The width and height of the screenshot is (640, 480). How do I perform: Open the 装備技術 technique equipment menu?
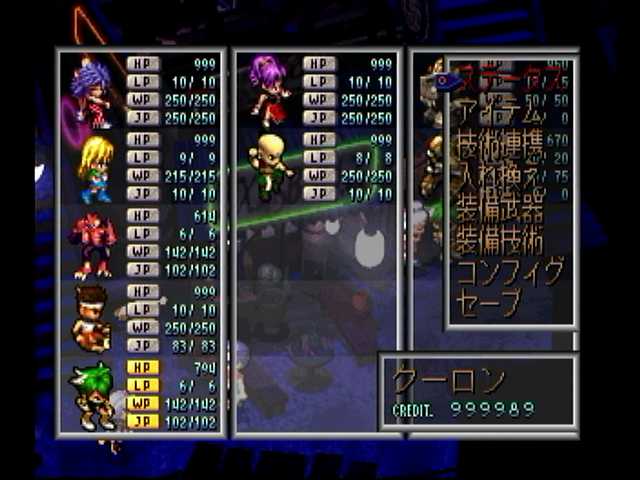[501, 241]
